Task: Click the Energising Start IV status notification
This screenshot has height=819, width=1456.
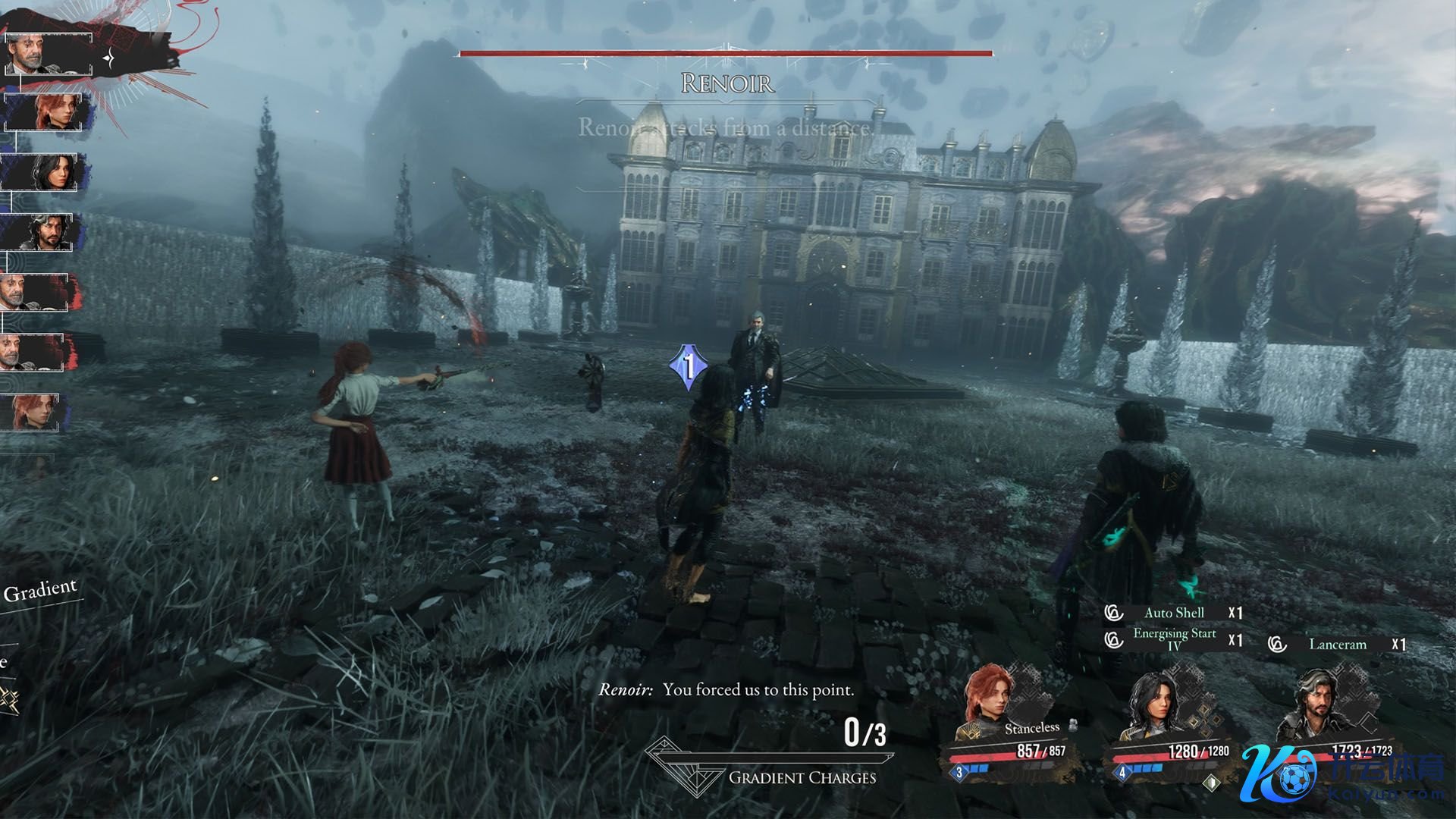Action: [1173, 639]
